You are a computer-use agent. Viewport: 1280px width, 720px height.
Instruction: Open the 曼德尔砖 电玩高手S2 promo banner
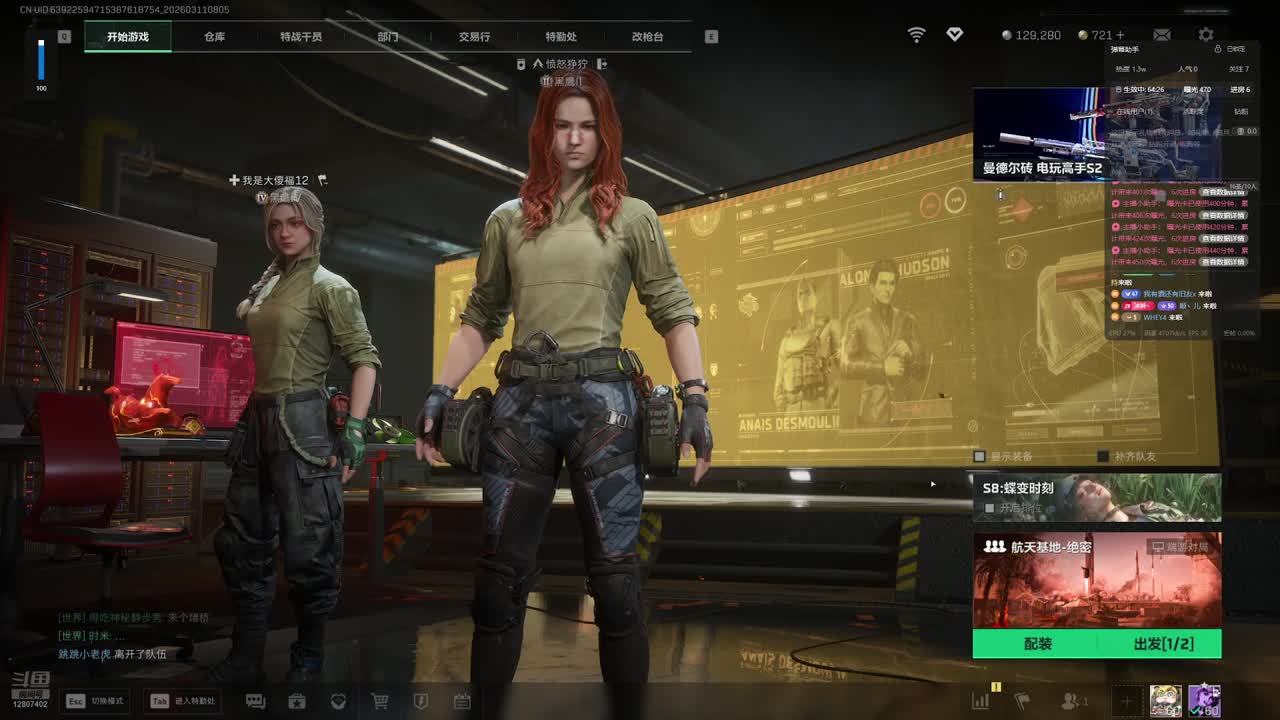pos(1040,134)
